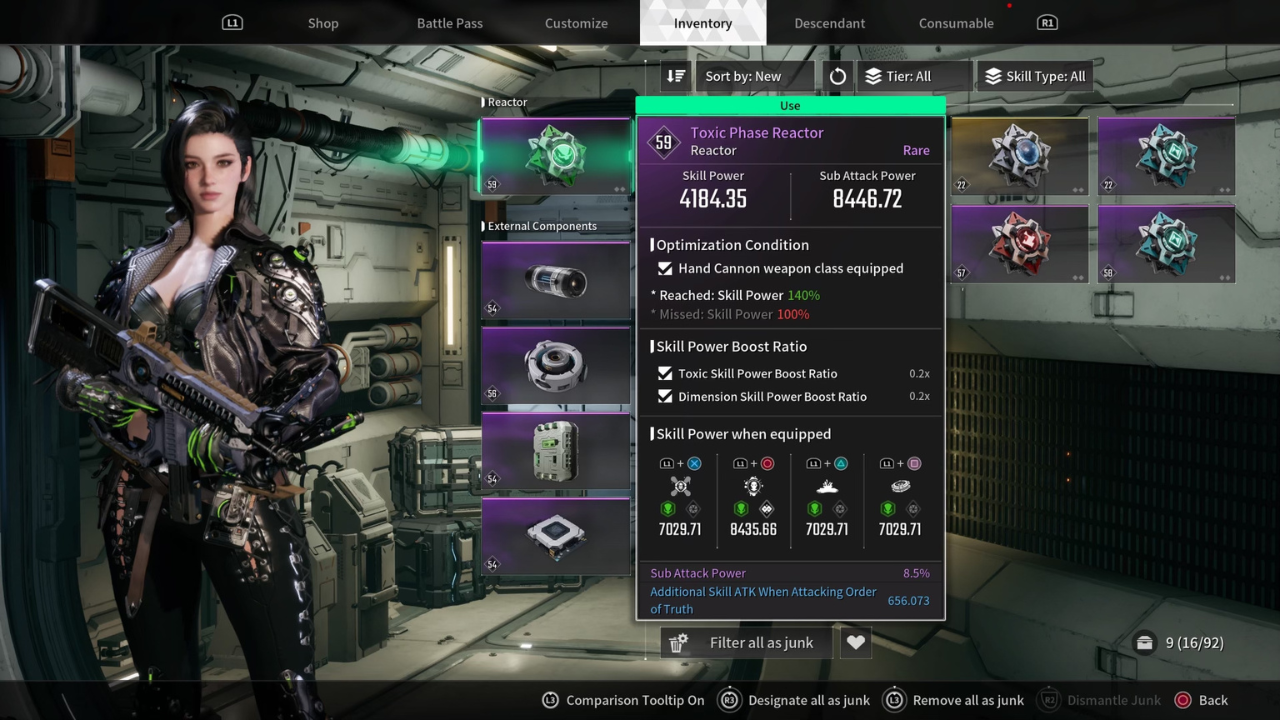1280x720 pixels.
Task: Change the Skill Type: All filter
Action: (x=1036, y=76)
